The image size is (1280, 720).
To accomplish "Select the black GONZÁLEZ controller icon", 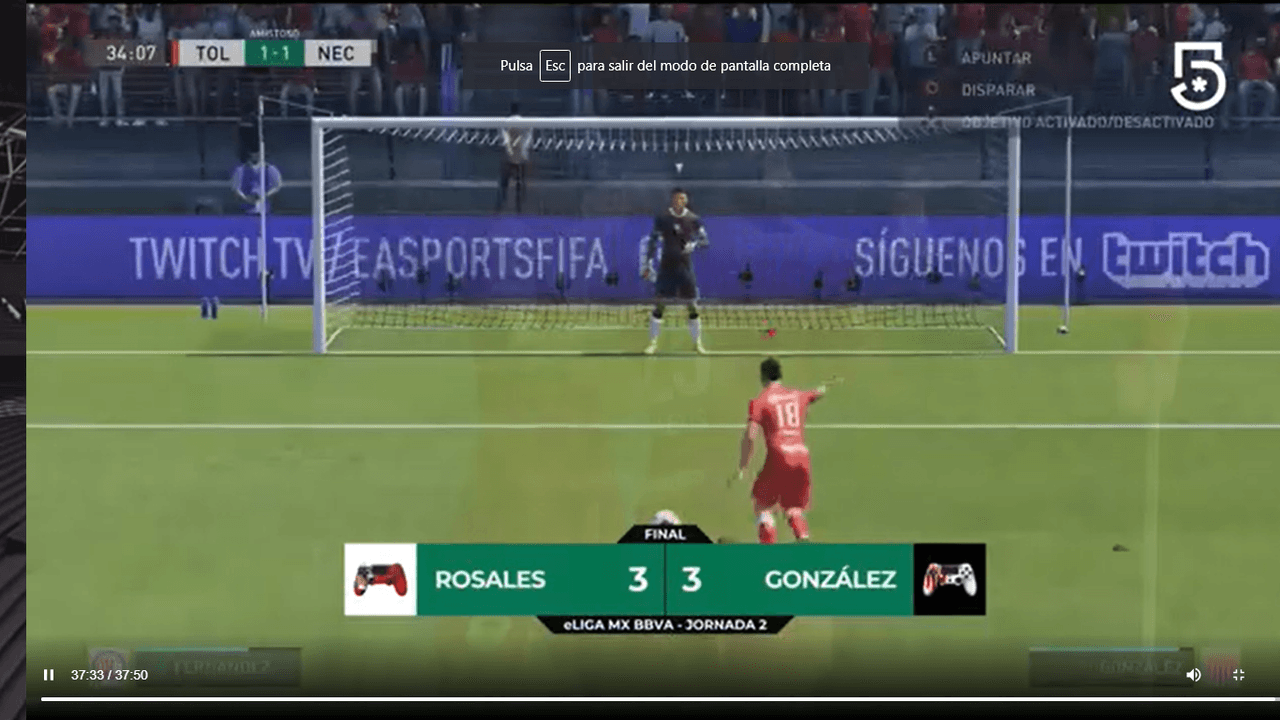I will click(949, 580).
